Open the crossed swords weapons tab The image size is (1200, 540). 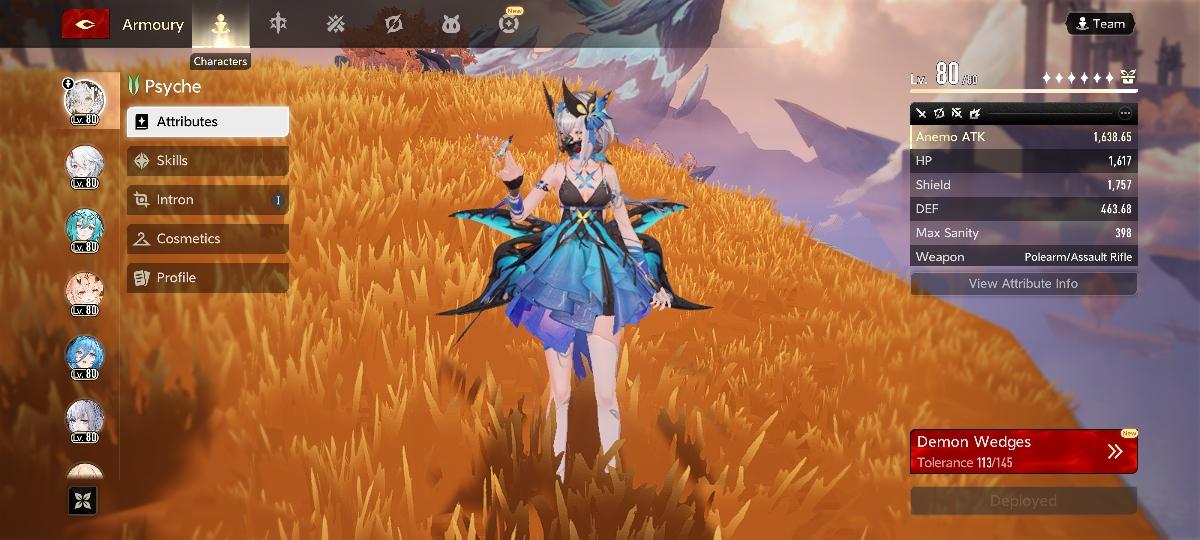pyautogui.click(x=335, y=24)
